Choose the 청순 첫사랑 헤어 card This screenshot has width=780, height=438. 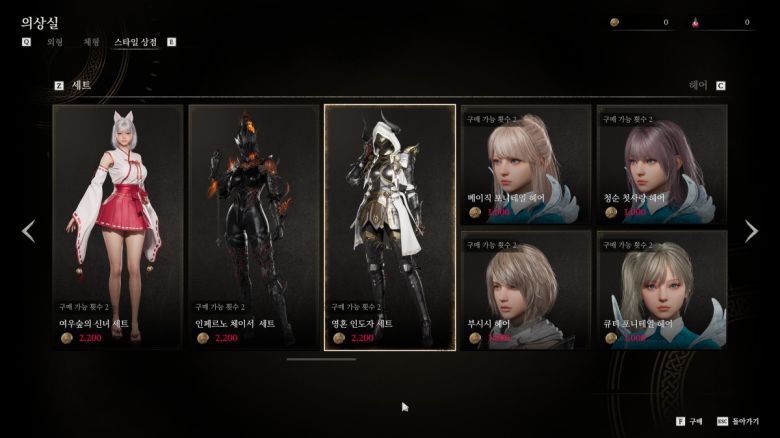tap(661, 165)
